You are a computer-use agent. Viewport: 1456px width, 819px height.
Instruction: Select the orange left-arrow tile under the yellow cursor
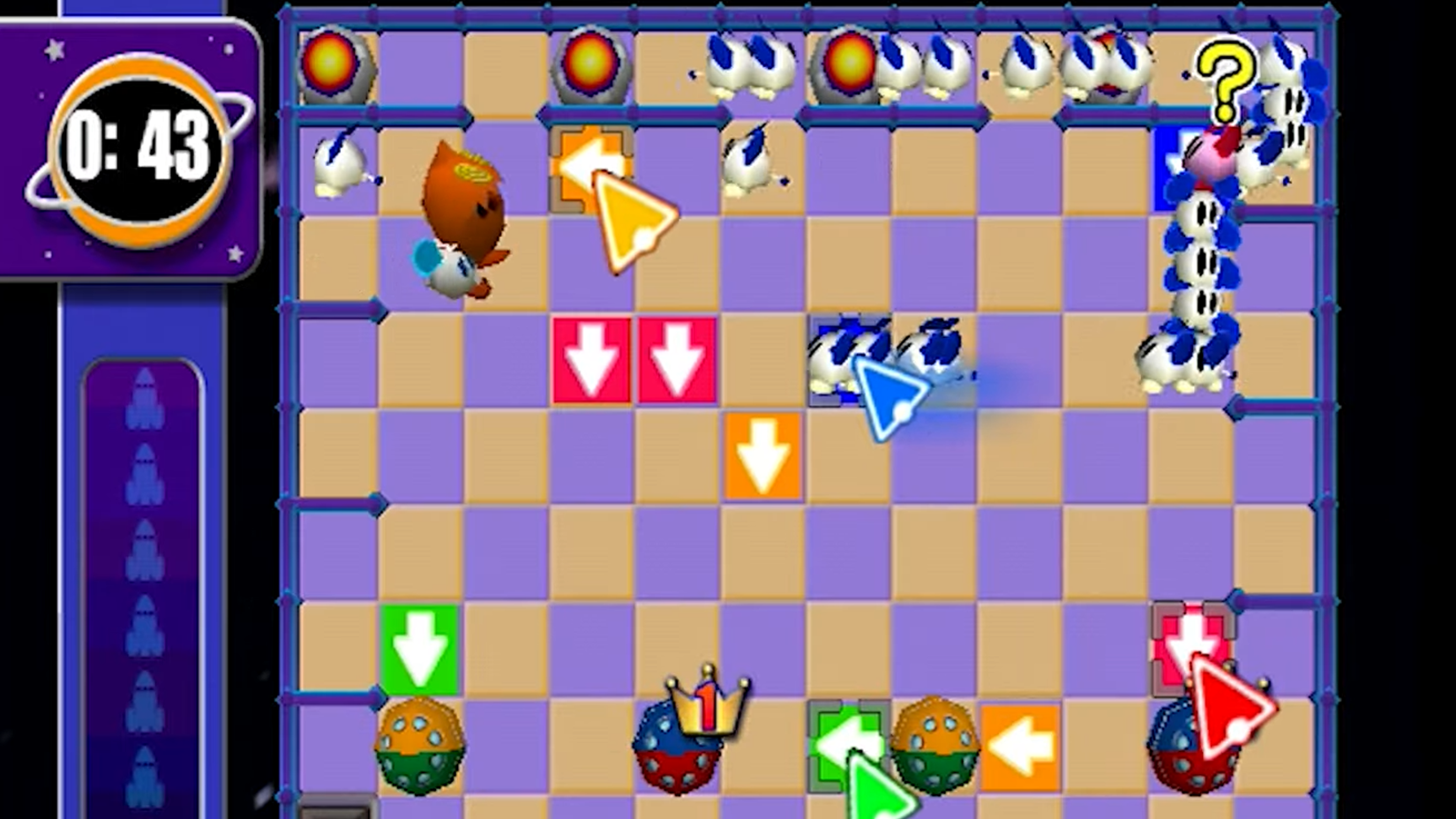[589, 166]
